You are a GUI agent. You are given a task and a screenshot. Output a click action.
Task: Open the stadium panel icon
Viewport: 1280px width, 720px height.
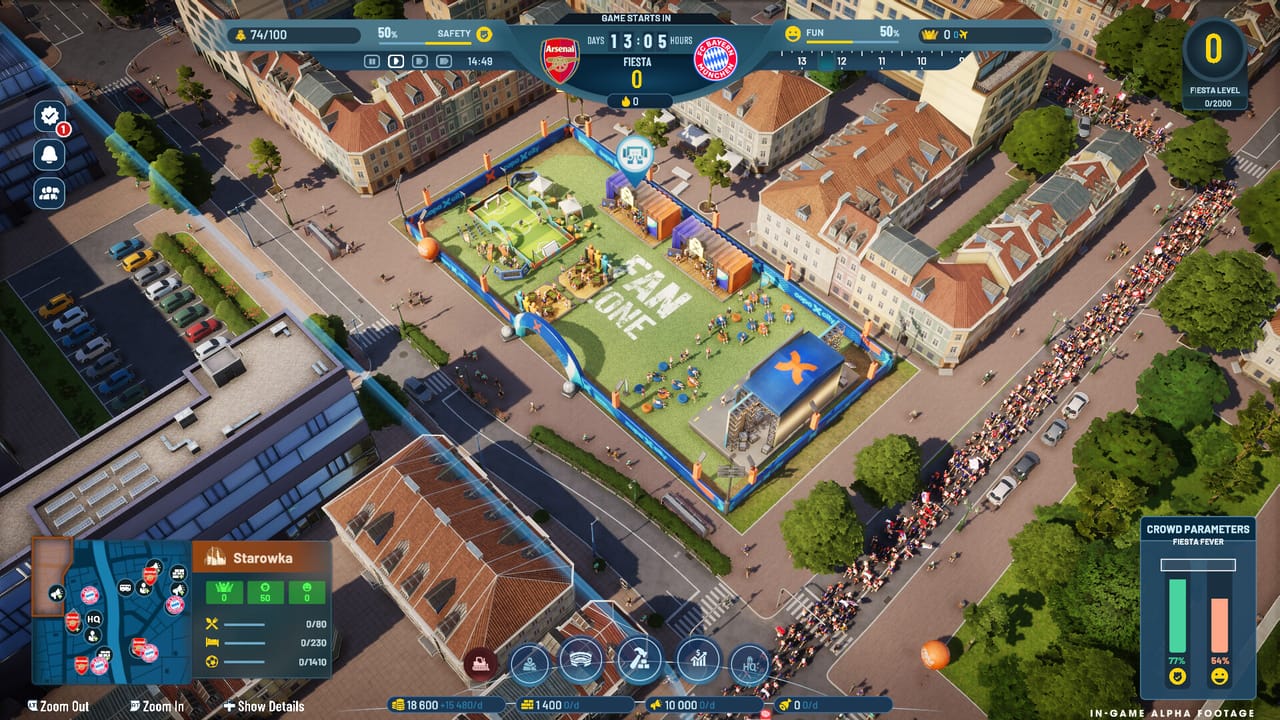[x=580, y=662]
